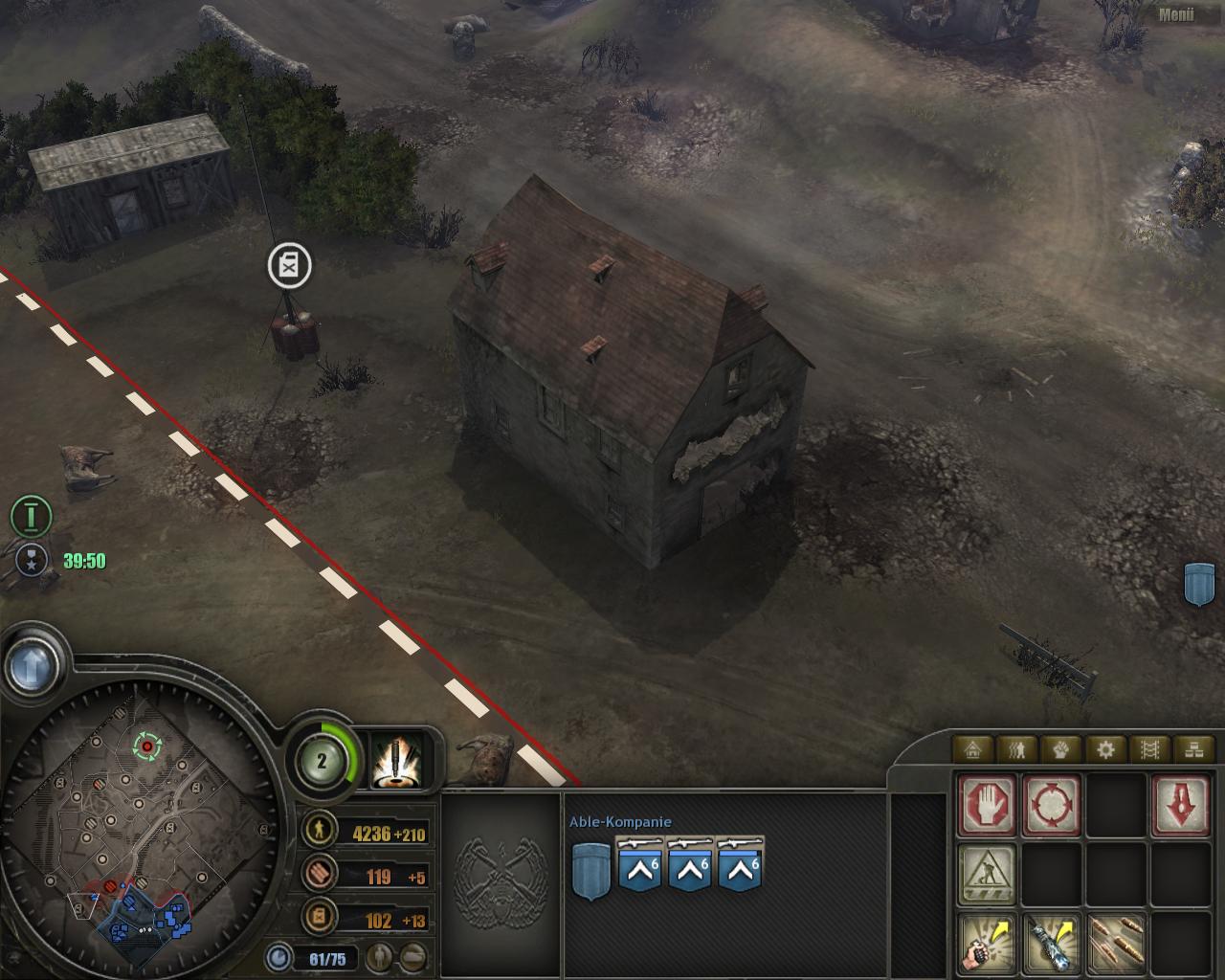This screenshot has width=1225, height=980.
Task: Open the stacked crates tab
Action: [1193, 748]
